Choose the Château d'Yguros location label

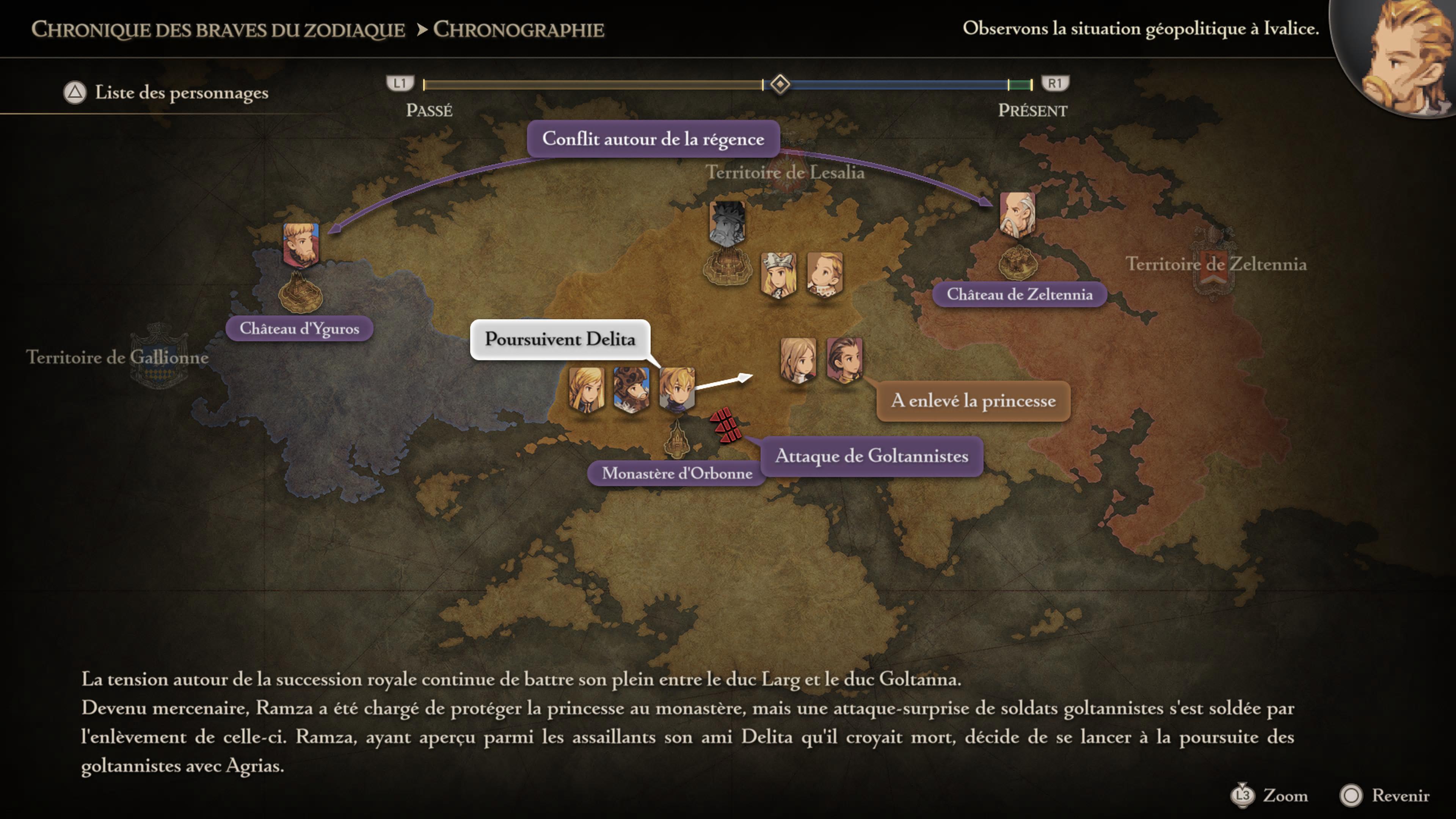[299, 328]
